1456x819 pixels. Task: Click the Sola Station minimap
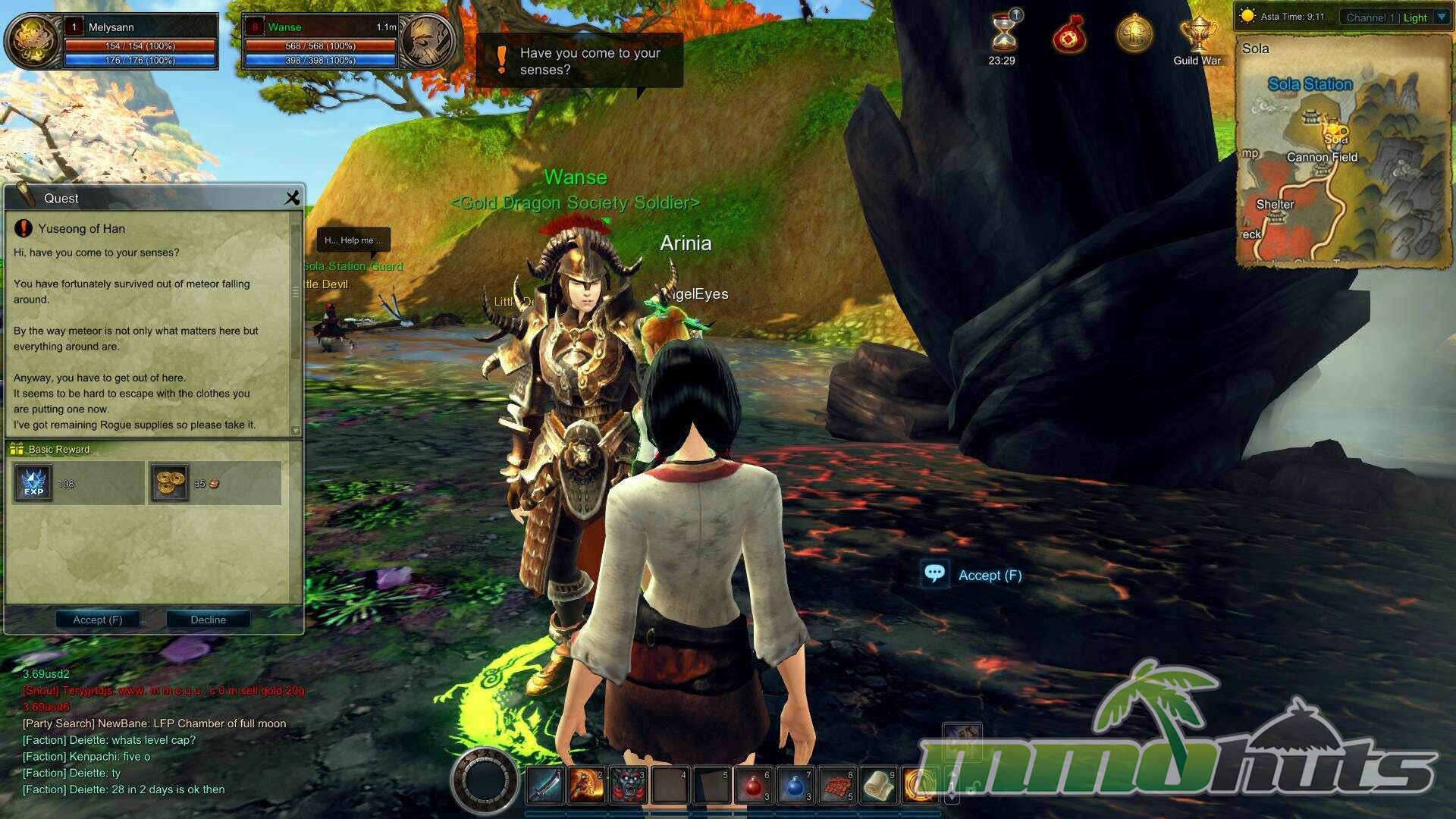pos(1344,152)
